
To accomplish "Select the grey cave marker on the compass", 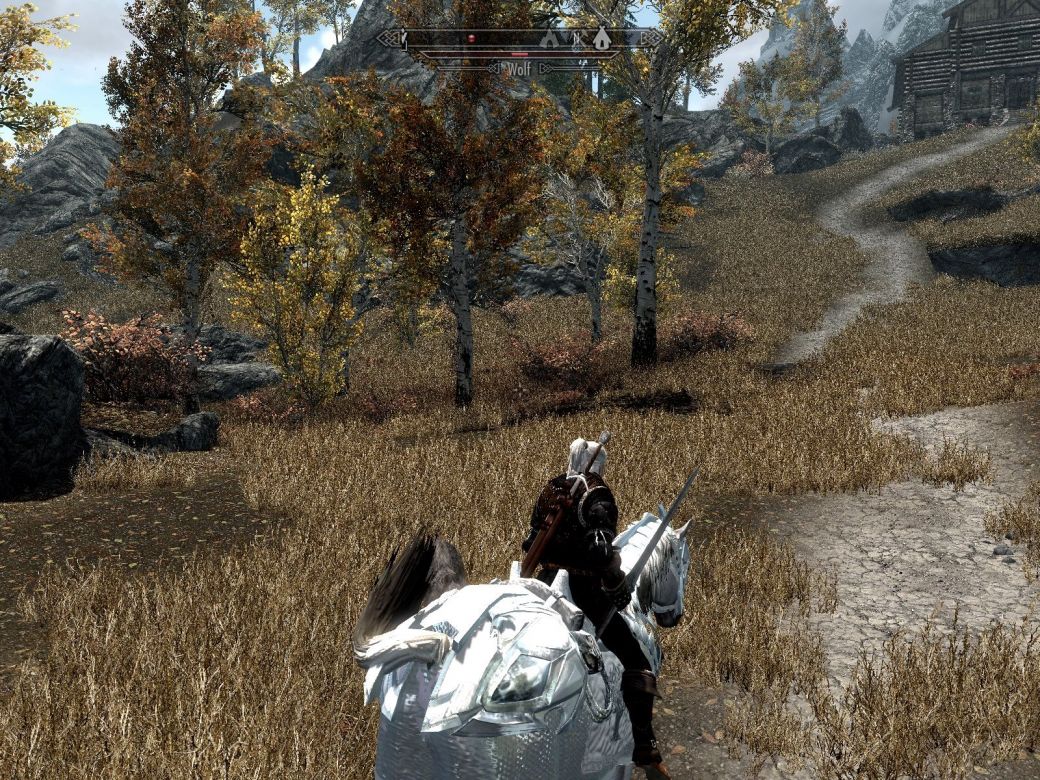I will click(549, 39).
